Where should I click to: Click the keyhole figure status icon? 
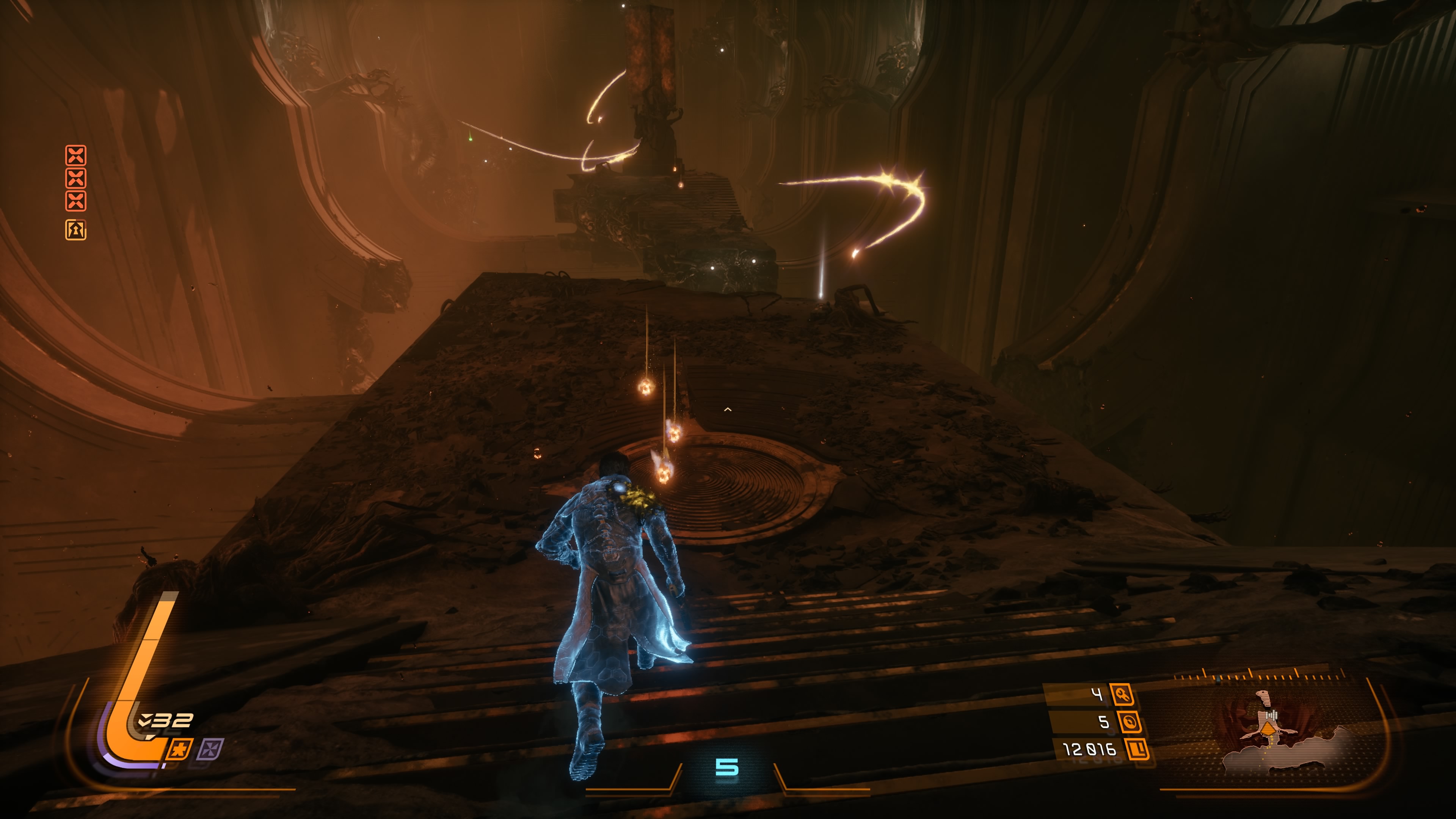(76, 229)
